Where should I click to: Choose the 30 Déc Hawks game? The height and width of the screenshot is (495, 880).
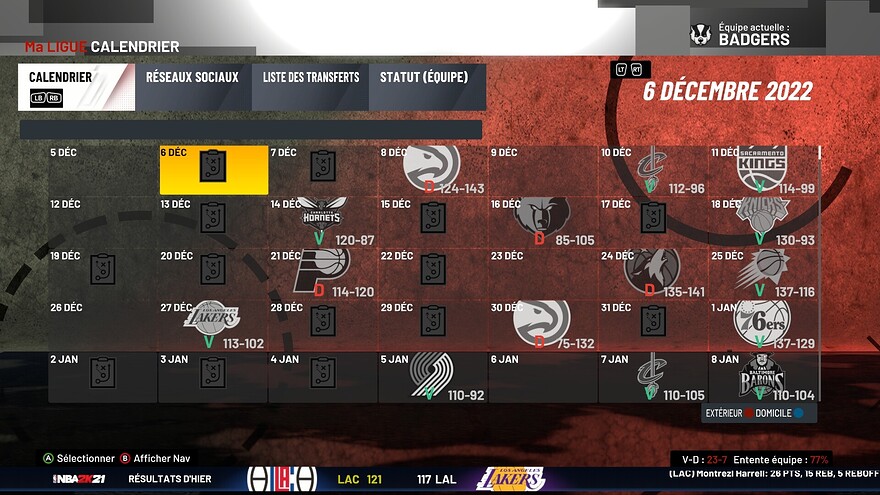(542, 322)
